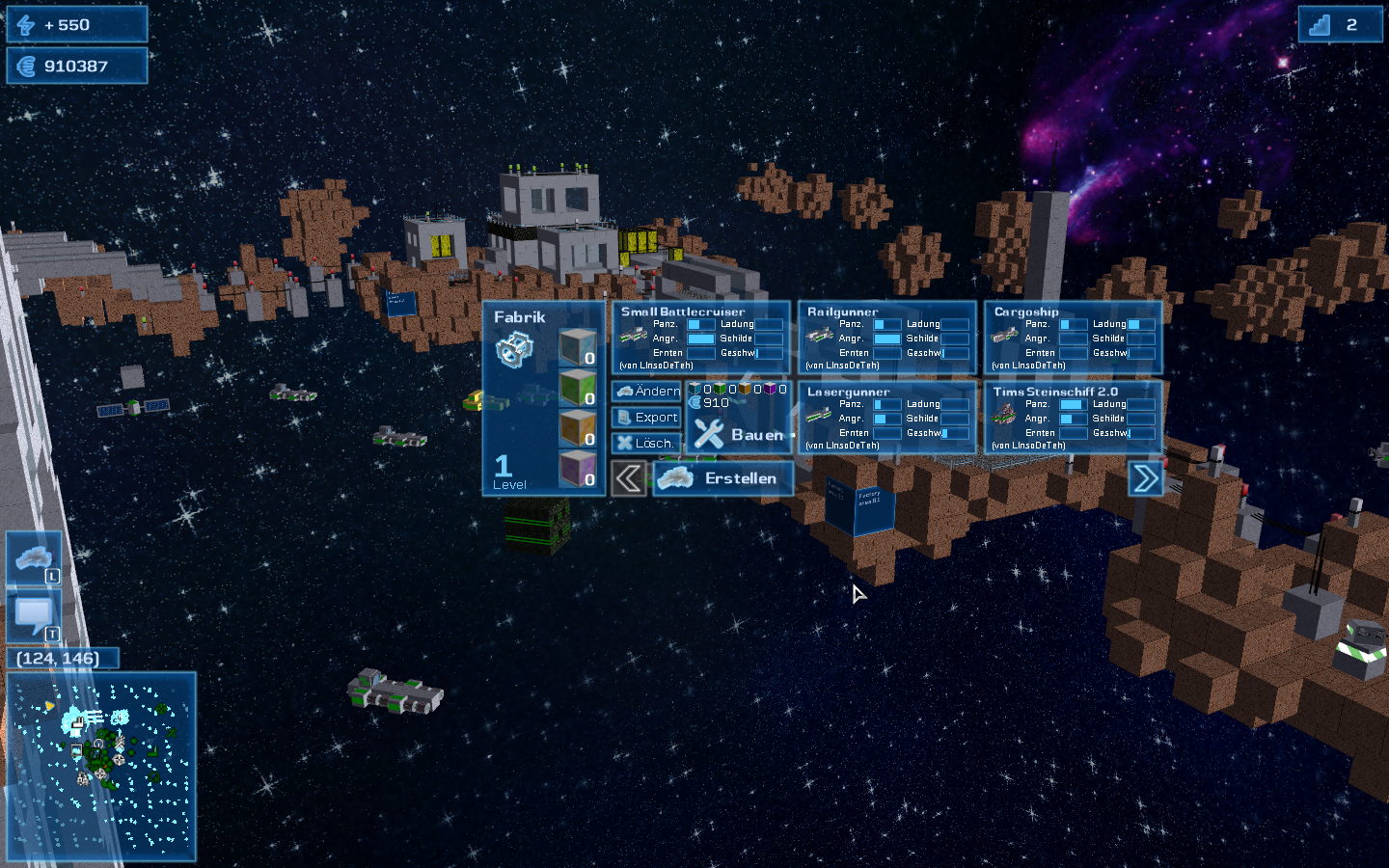Export the selected ship design
Viewport: 1389px width, 868px height.
pos(647,418)
